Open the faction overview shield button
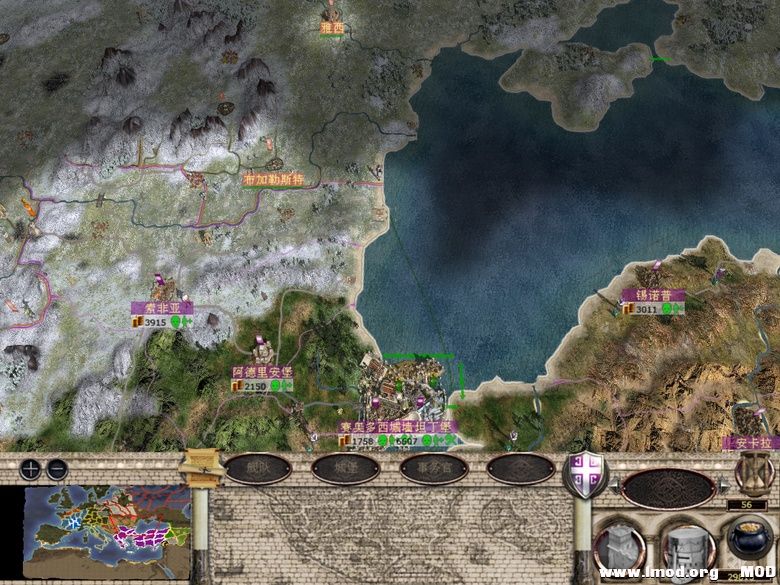This screenshot has width=780, height=585. pos(583,472)
